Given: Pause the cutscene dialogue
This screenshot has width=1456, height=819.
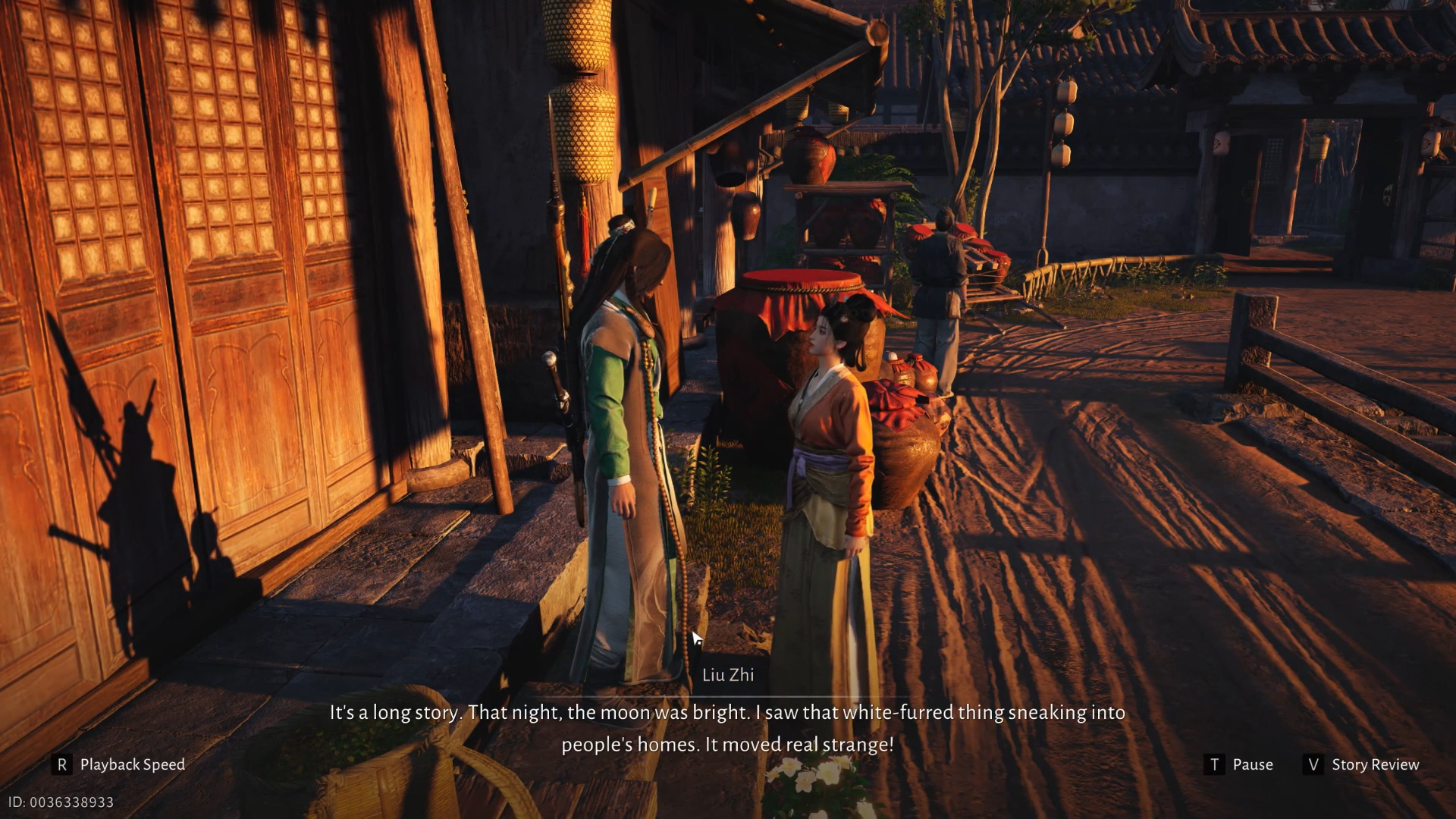Looking at the screenshot, I should (x=1239, y=764).
